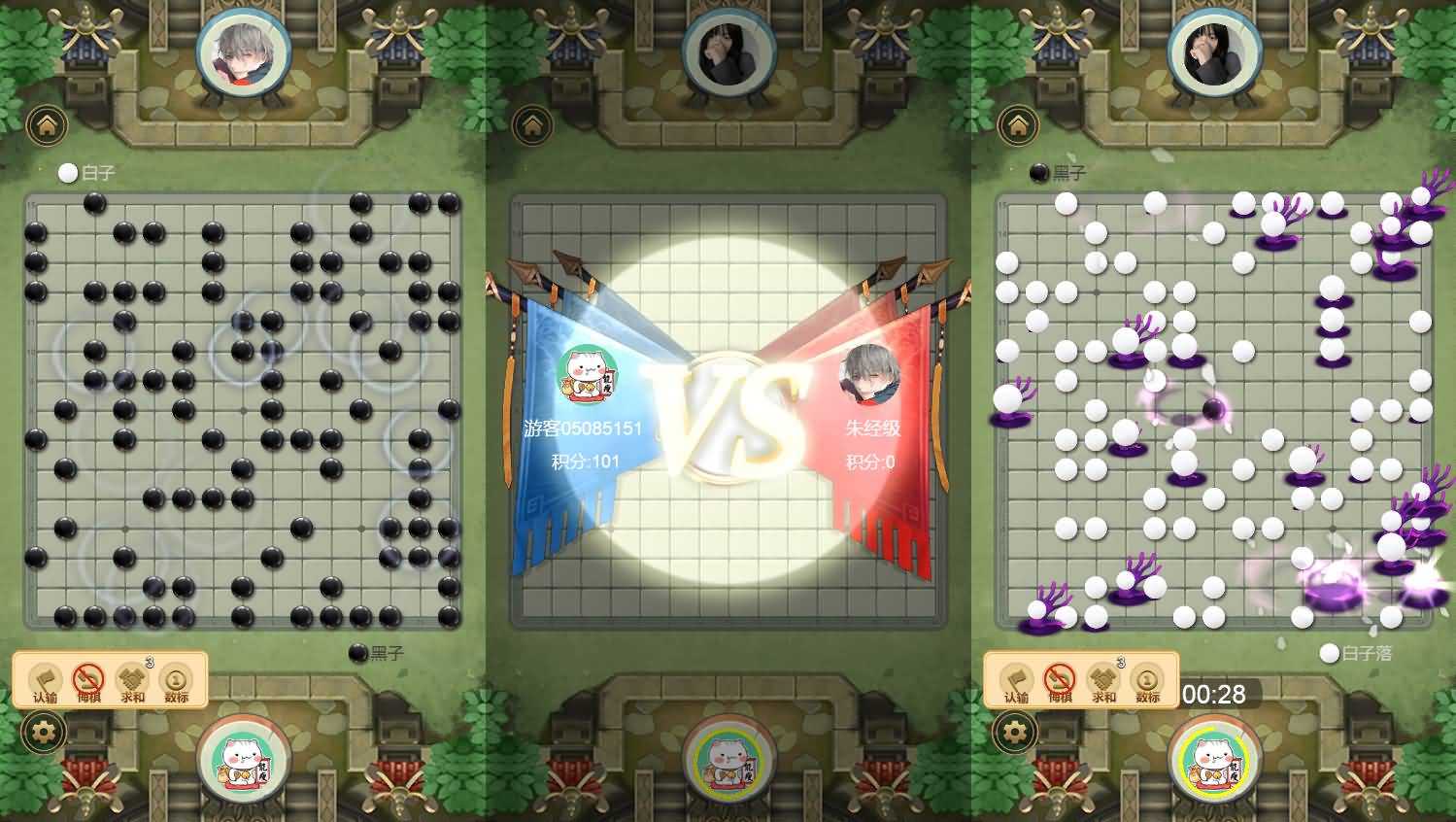The height and width of the screenshot is (822, 1456).
Task: Open the move number (数标) tool on the left panel
Action: pos(175,680)
